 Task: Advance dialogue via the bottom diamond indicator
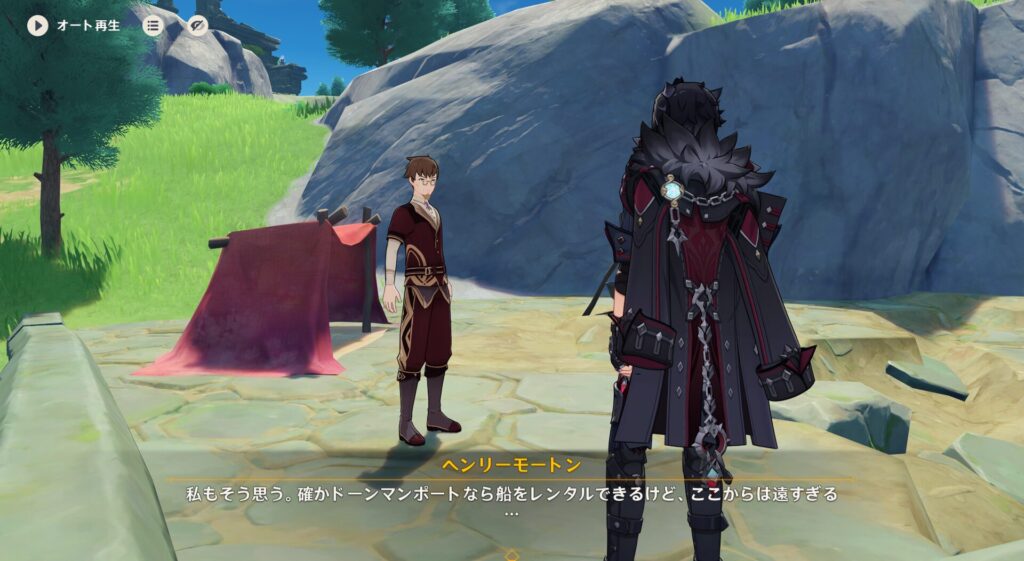(512, 554)
